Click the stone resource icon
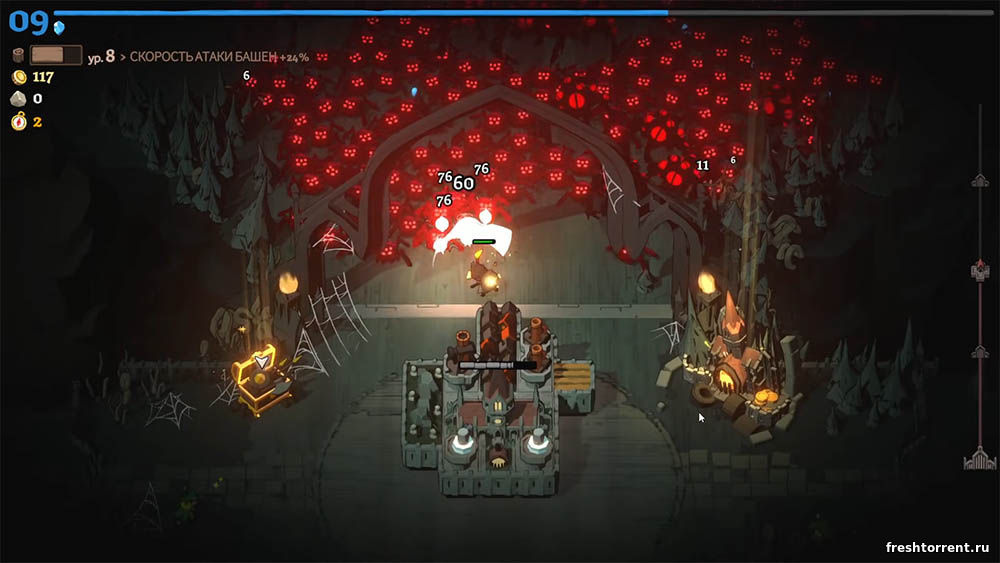1000x563 pixels. pos(18,99)
